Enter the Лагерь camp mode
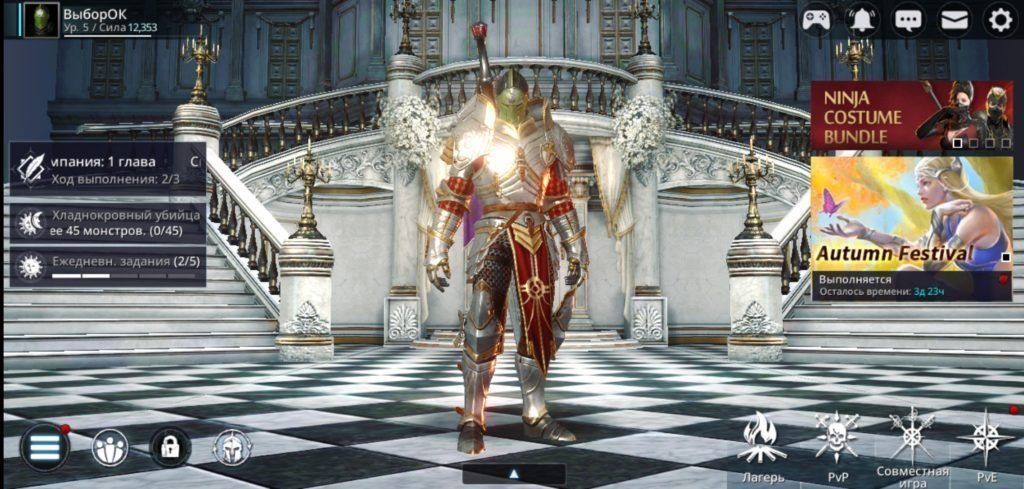The width and height of the screenshot is (1024, 489). pos(762,446)
